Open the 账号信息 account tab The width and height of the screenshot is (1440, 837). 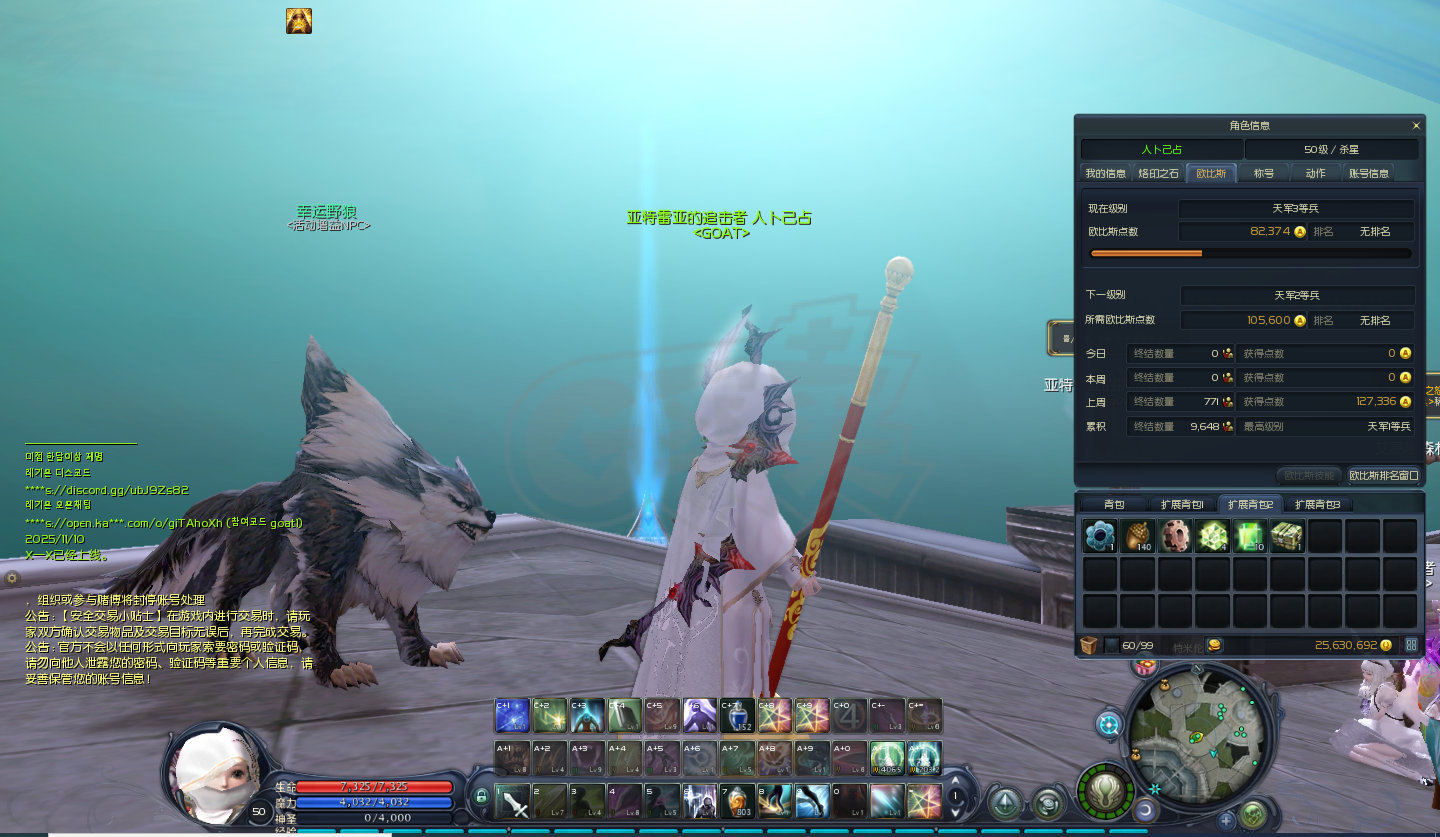click(x=1368, y=173)
